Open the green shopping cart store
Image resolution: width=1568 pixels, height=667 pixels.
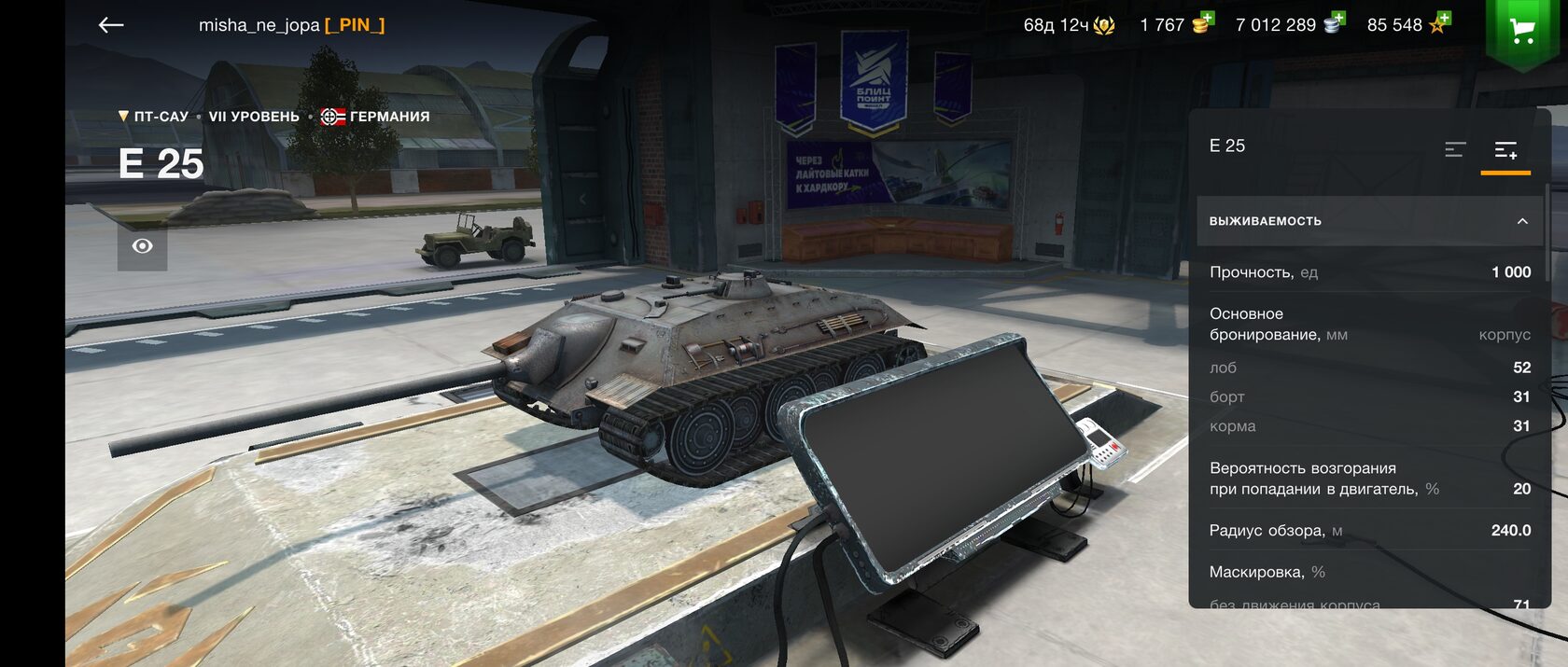tap(1522, 30)
